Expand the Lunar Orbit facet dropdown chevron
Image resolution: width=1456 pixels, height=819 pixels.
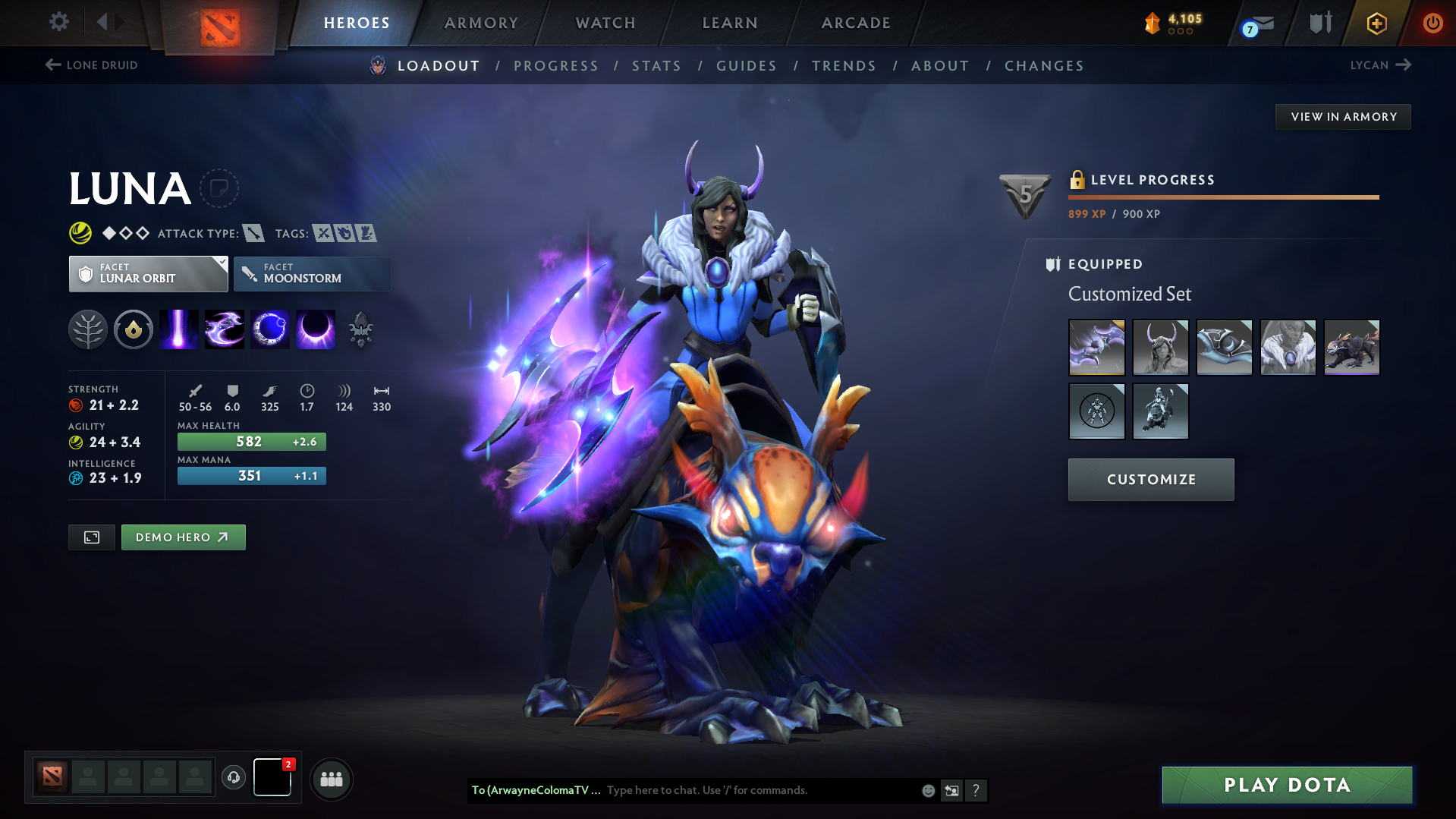pos(221,263)
